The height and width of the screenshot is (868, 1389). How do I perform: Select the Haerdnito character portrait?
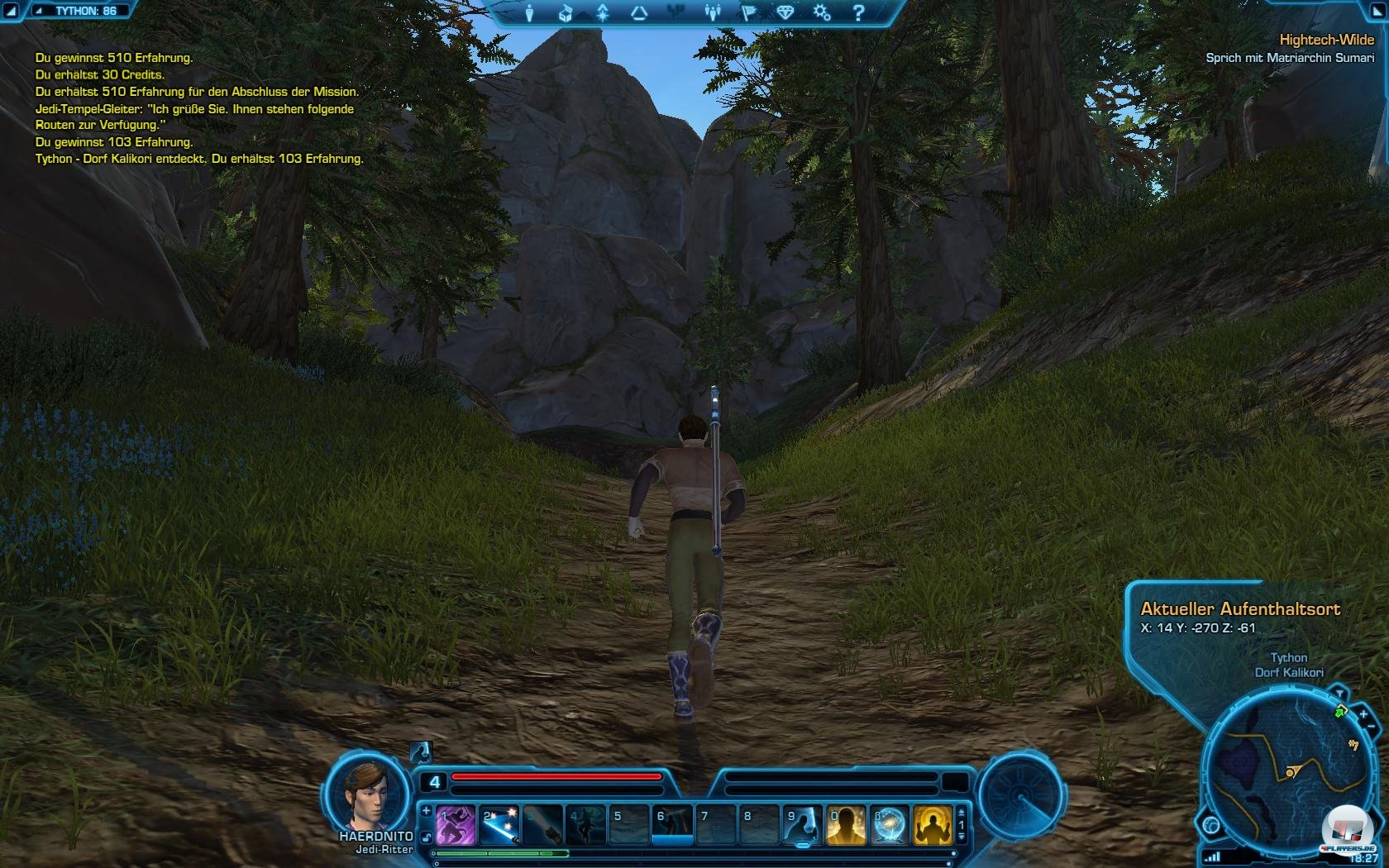pos(369,795)
